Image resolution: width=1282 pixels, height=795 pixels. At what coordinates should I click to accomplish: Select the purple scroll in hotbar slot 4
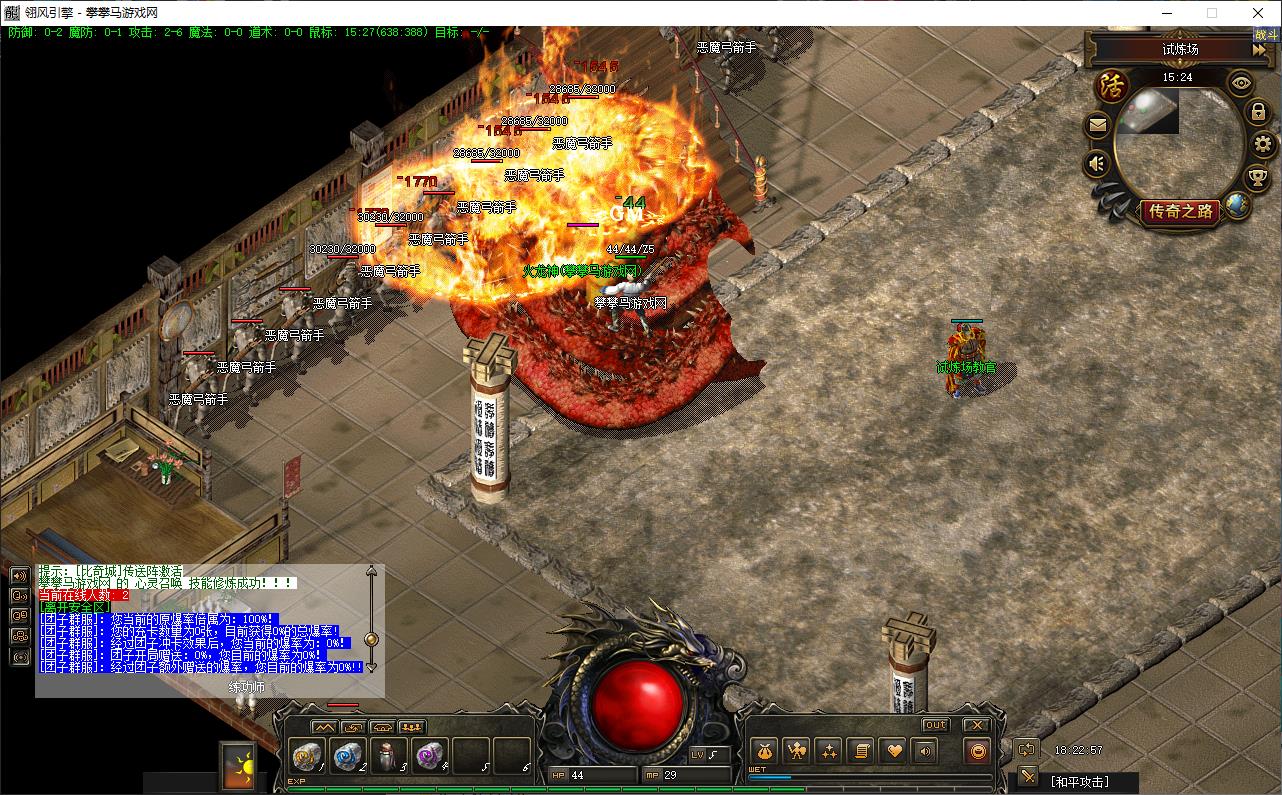[x=430, y=755]
